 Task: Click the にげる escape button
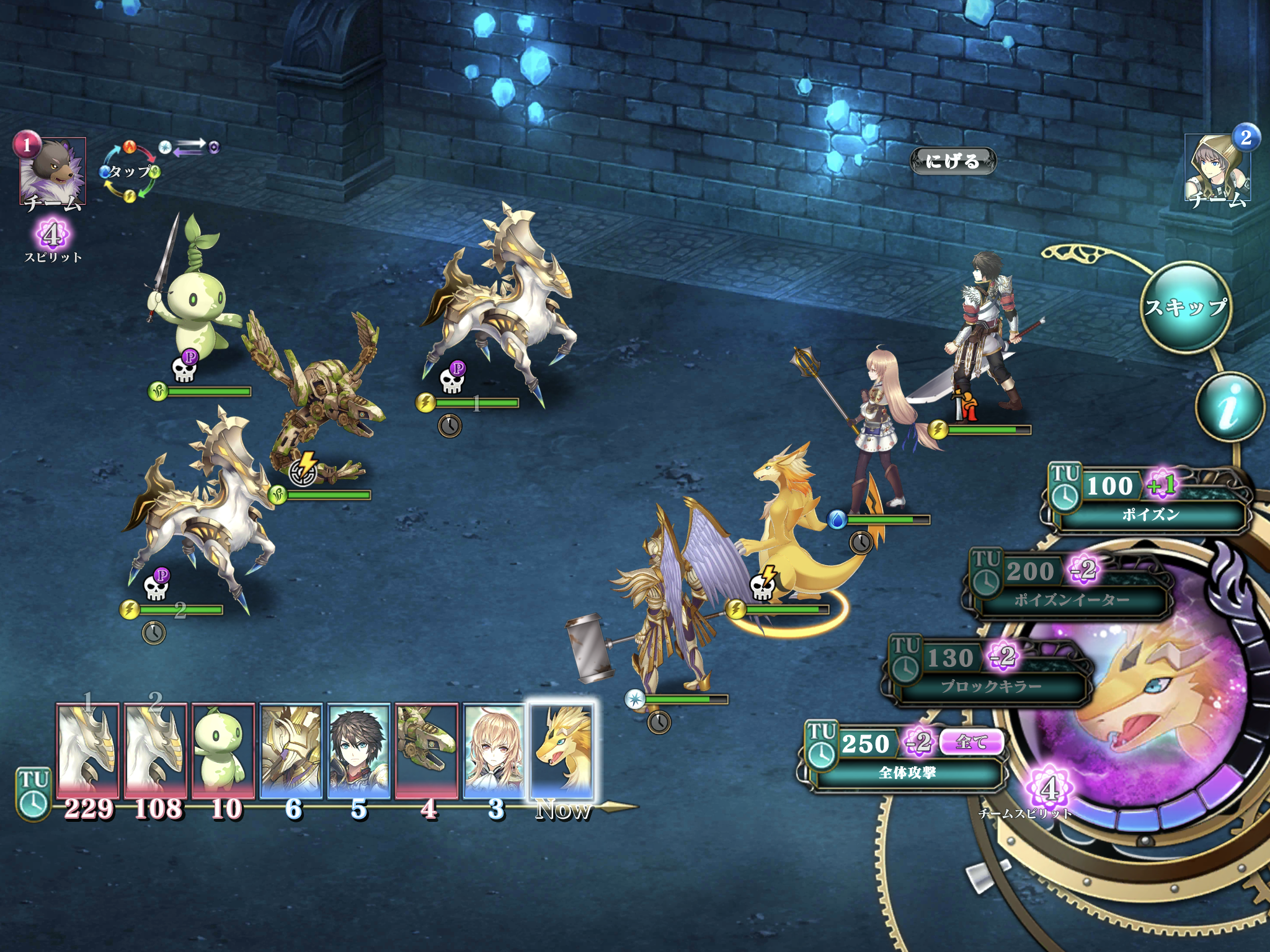pos(952,161)
